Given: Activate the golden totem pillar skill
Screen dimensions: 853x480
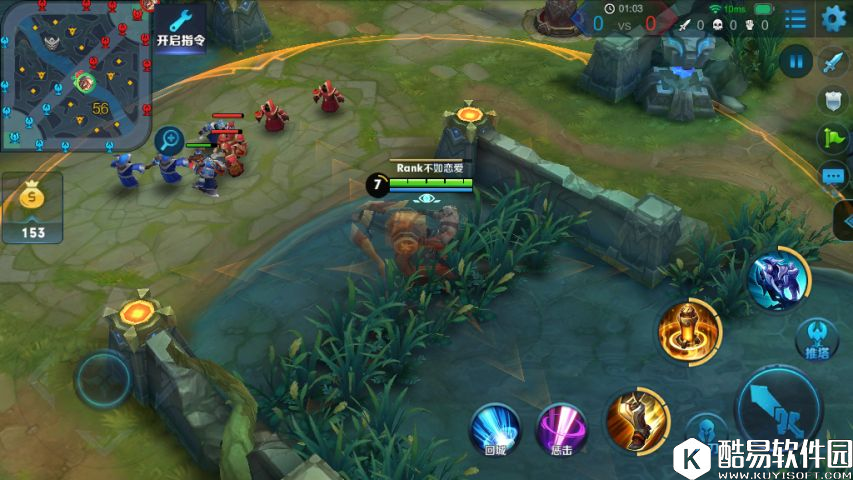Looking at the screenshot, I should point(689,331).
